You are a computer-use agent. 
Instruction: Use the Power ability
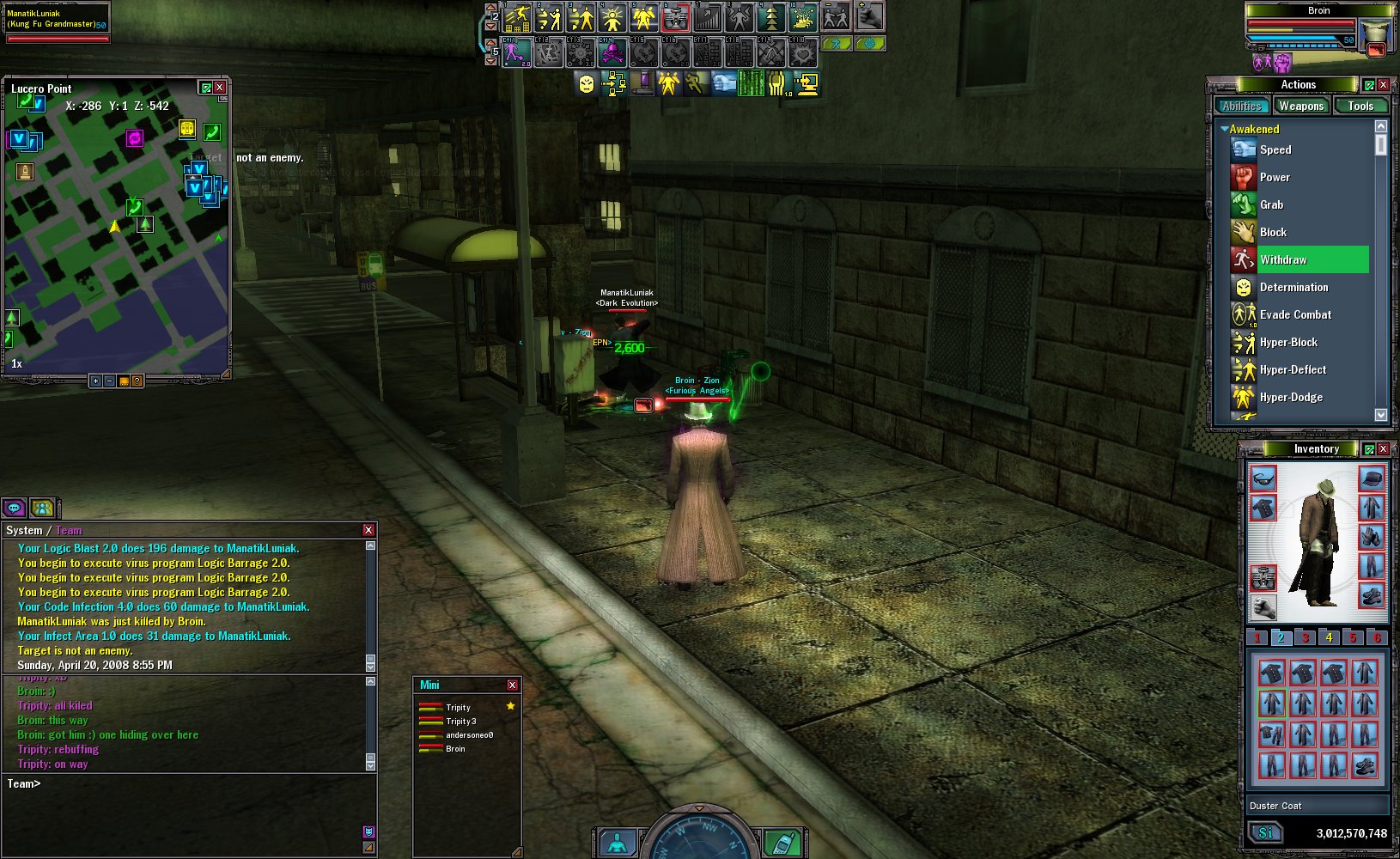[1275, 177]
